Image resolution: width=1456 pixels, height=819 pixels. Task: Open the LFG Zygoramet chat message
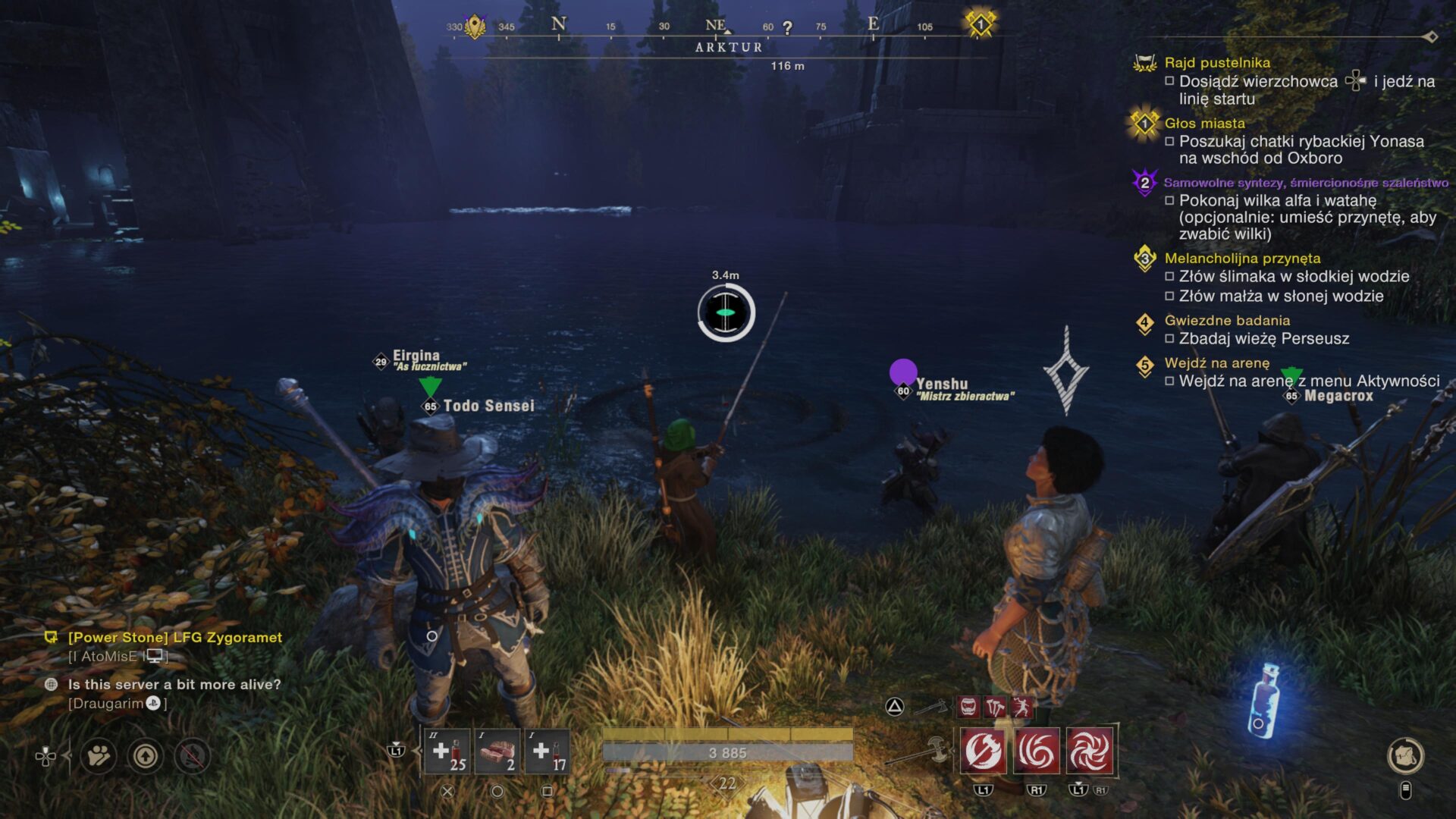(x=175, y=638)
